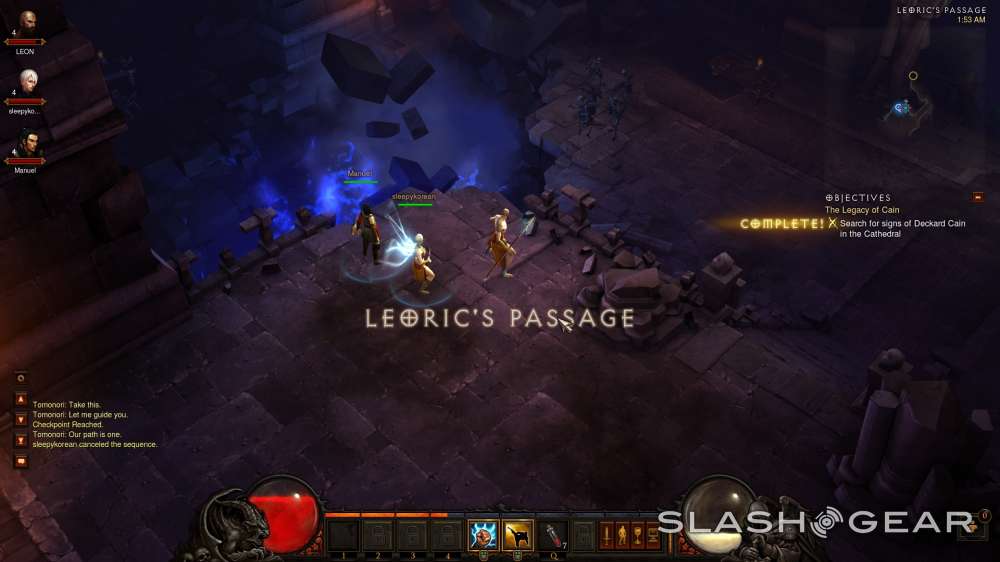
Task: Select sleepykorean's party portrait
Action: pyautogui.click(x=27, y=81)
